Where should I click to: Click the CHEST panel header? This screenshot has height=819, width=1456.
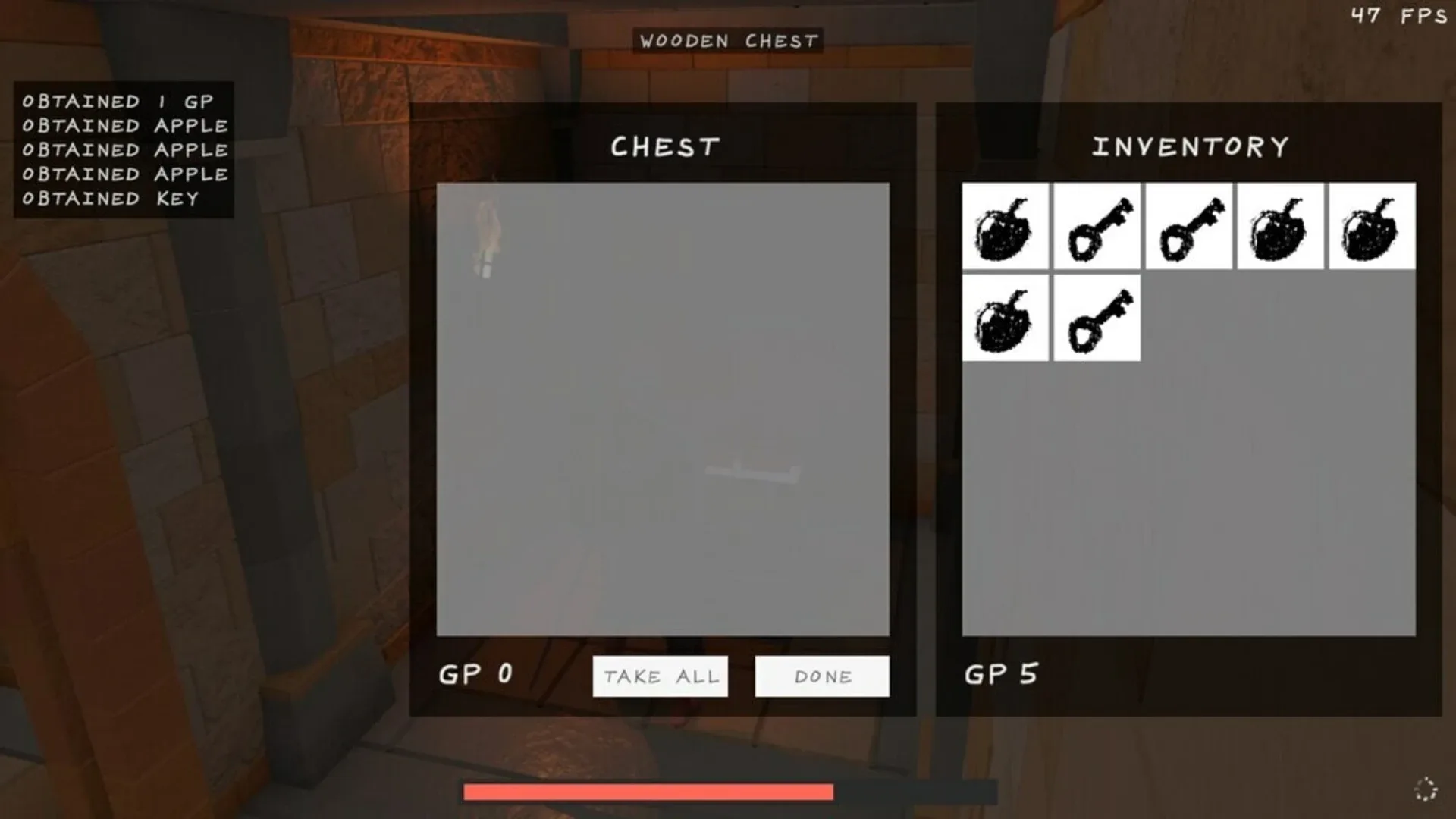pos(665,146)
